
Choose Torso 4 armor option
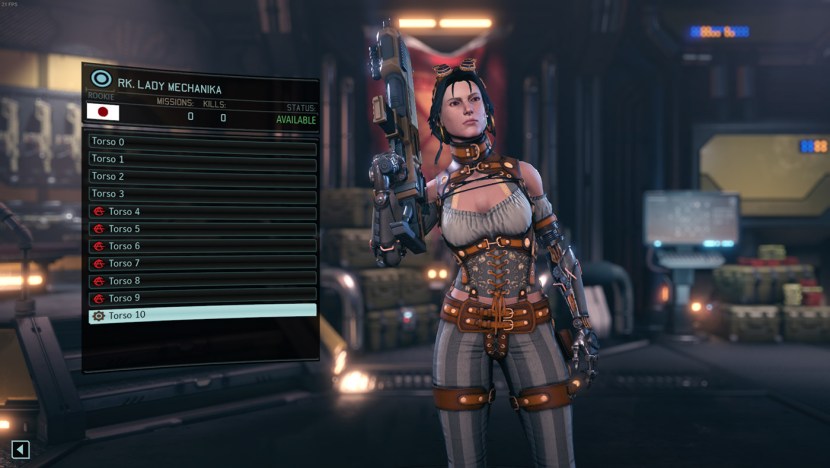202,212
